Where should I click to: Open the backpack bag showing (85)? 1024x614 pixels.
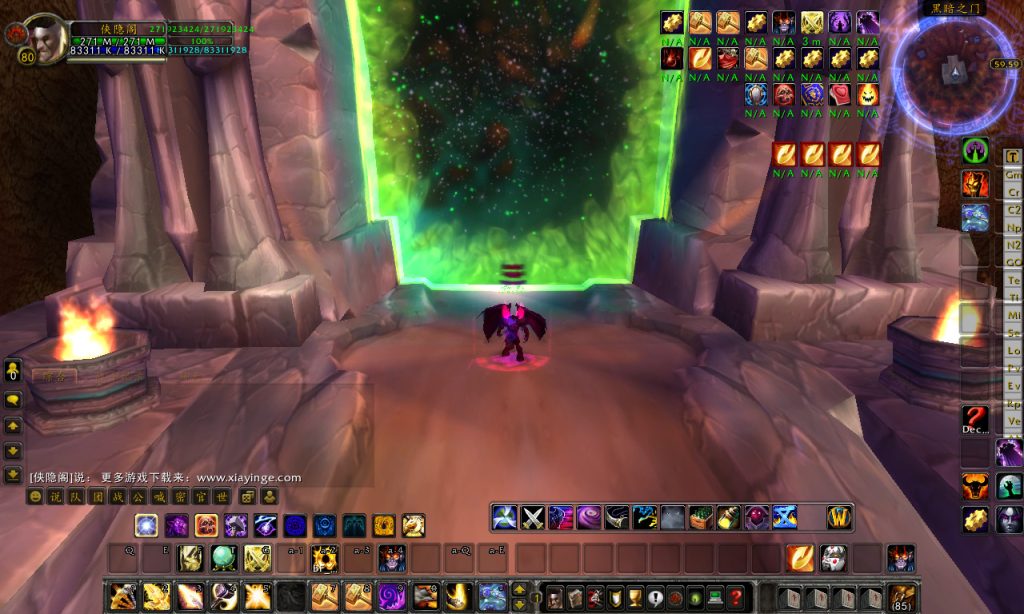coord(901,598)
